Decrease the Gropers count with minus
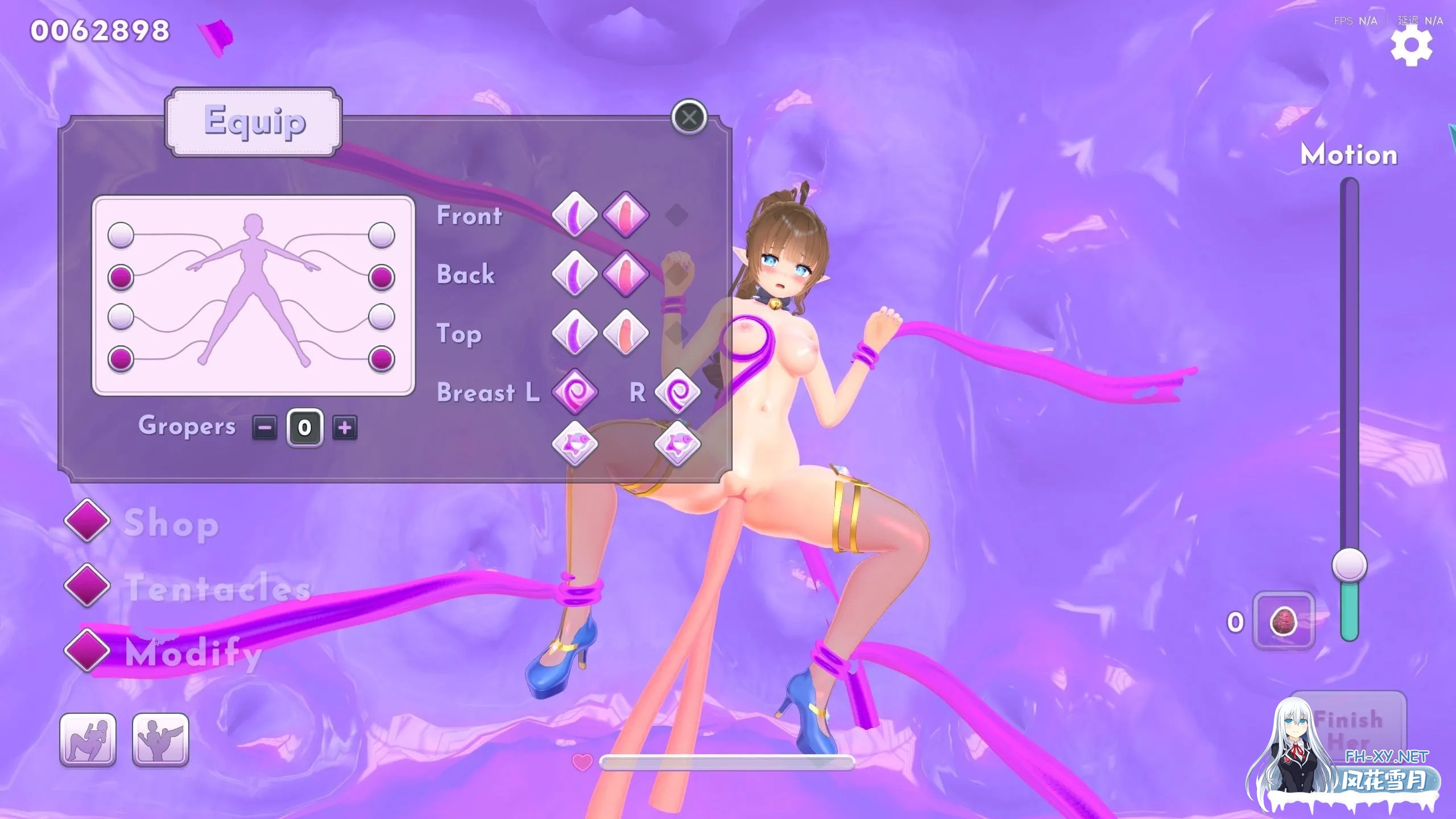 pyautogui.click(x=265, y=428)
